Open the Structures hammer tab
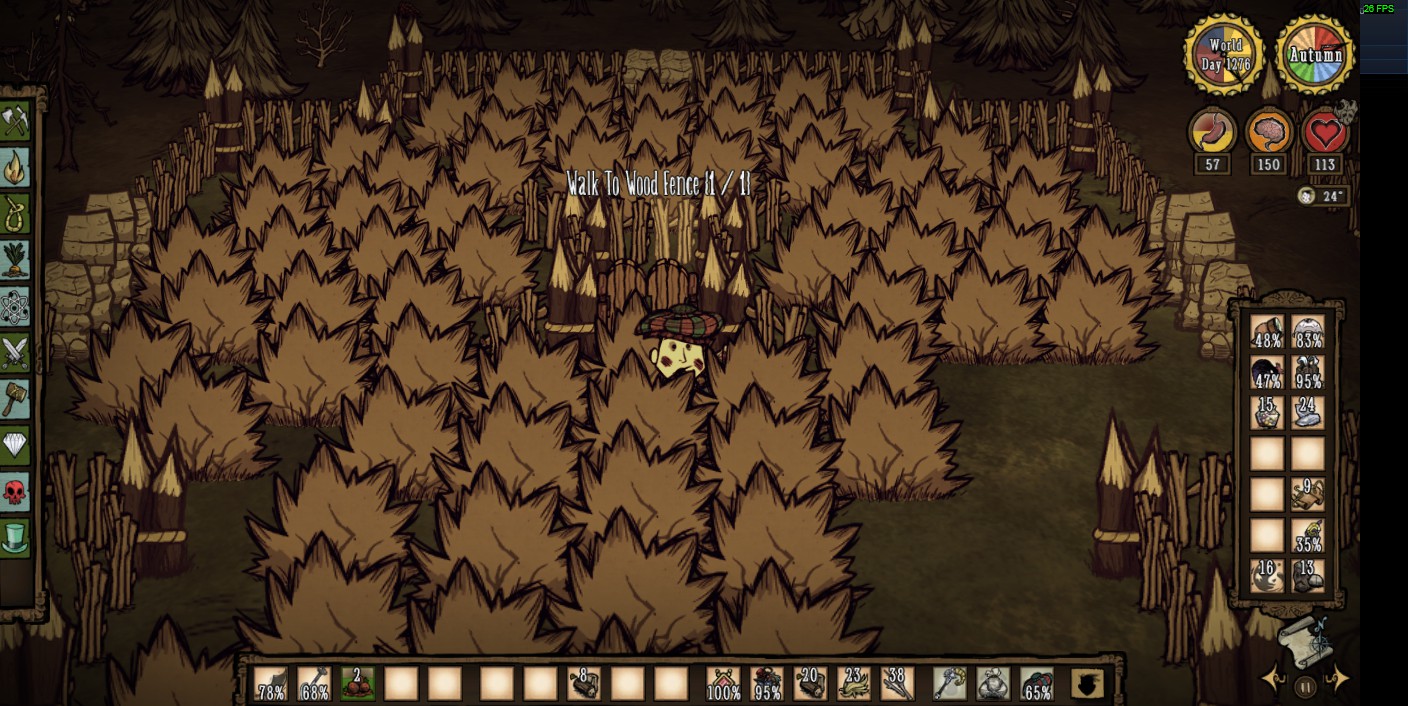Image resolution: width=1408 pixels, height=706 pixels. tap(15, 399)
